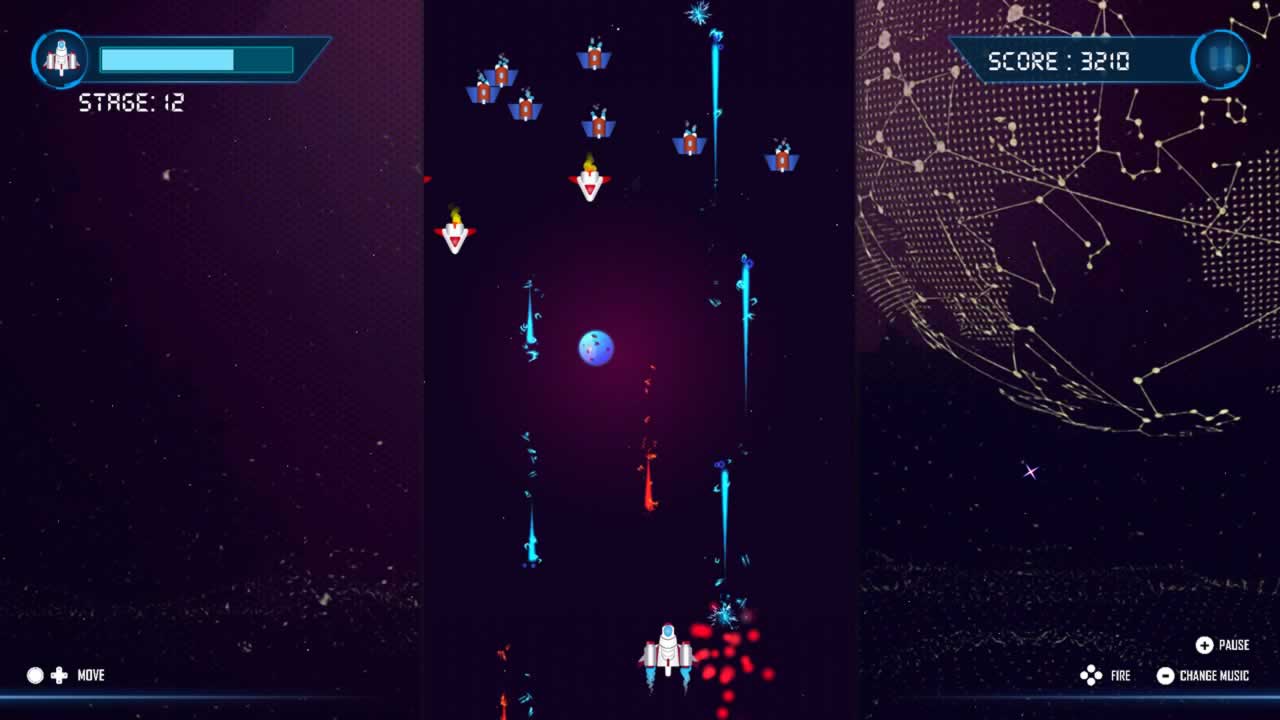Click the cyan health progress bar

click(170, 59)
